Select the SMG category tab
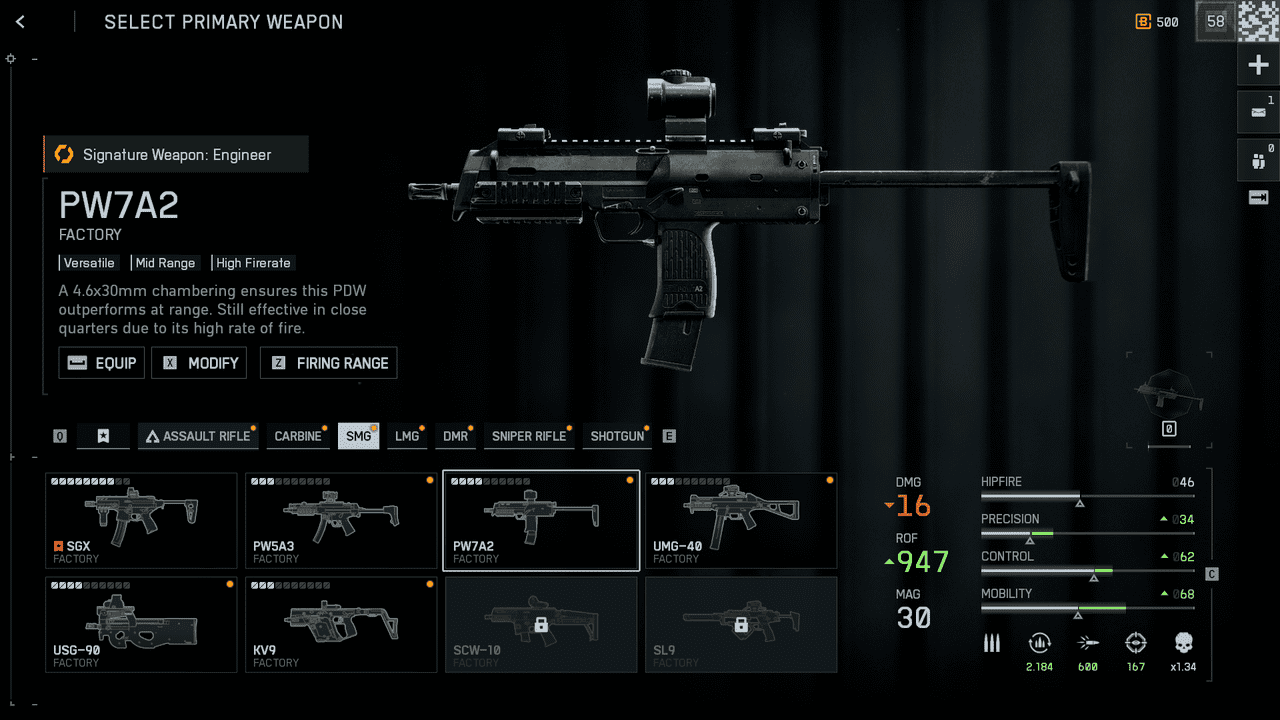Screen dimensions: 1280x720 coord(358,436)
